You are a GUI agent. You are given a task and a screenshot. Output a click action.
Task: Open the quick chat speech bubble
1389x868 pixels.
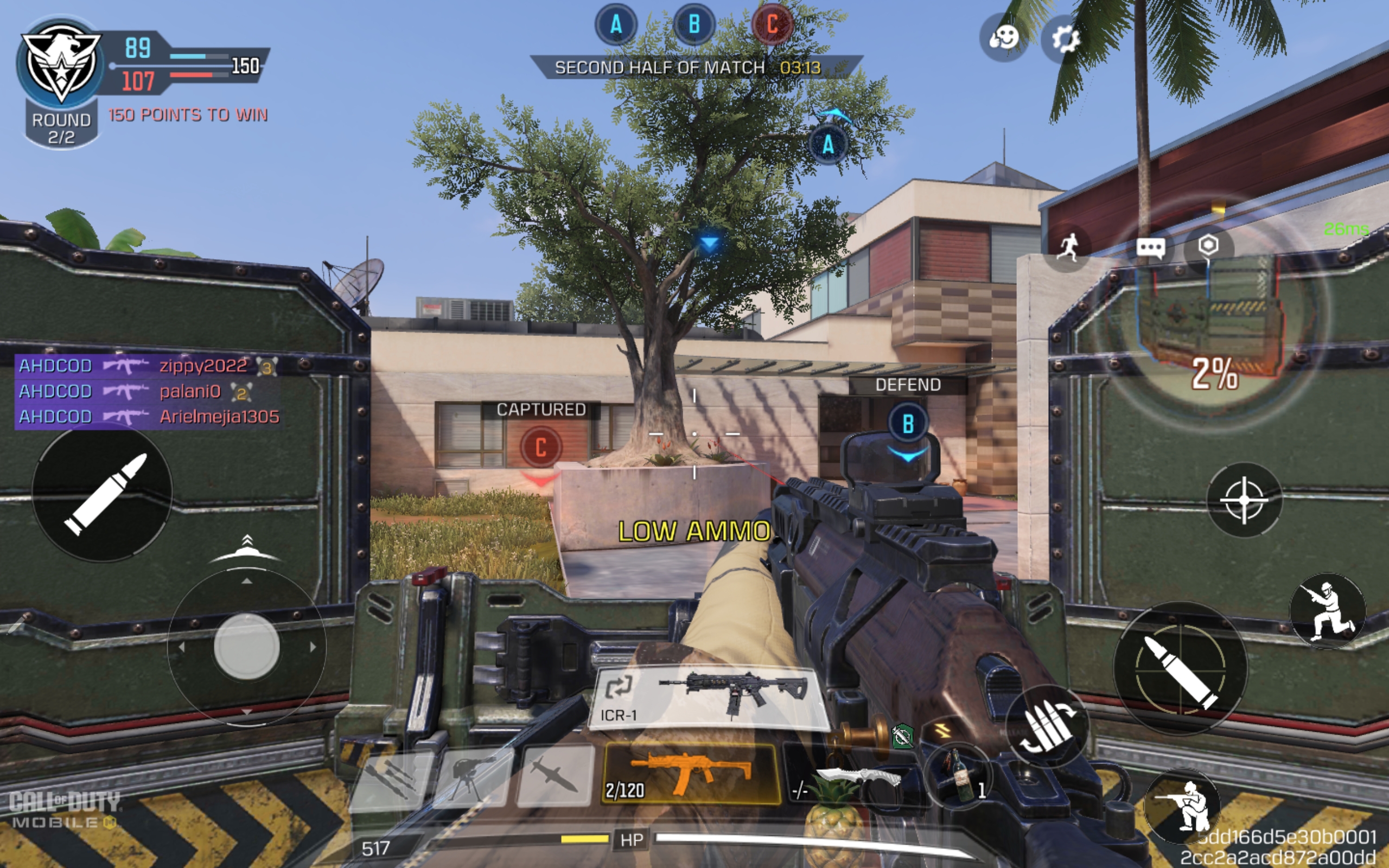click(1151, 248)
